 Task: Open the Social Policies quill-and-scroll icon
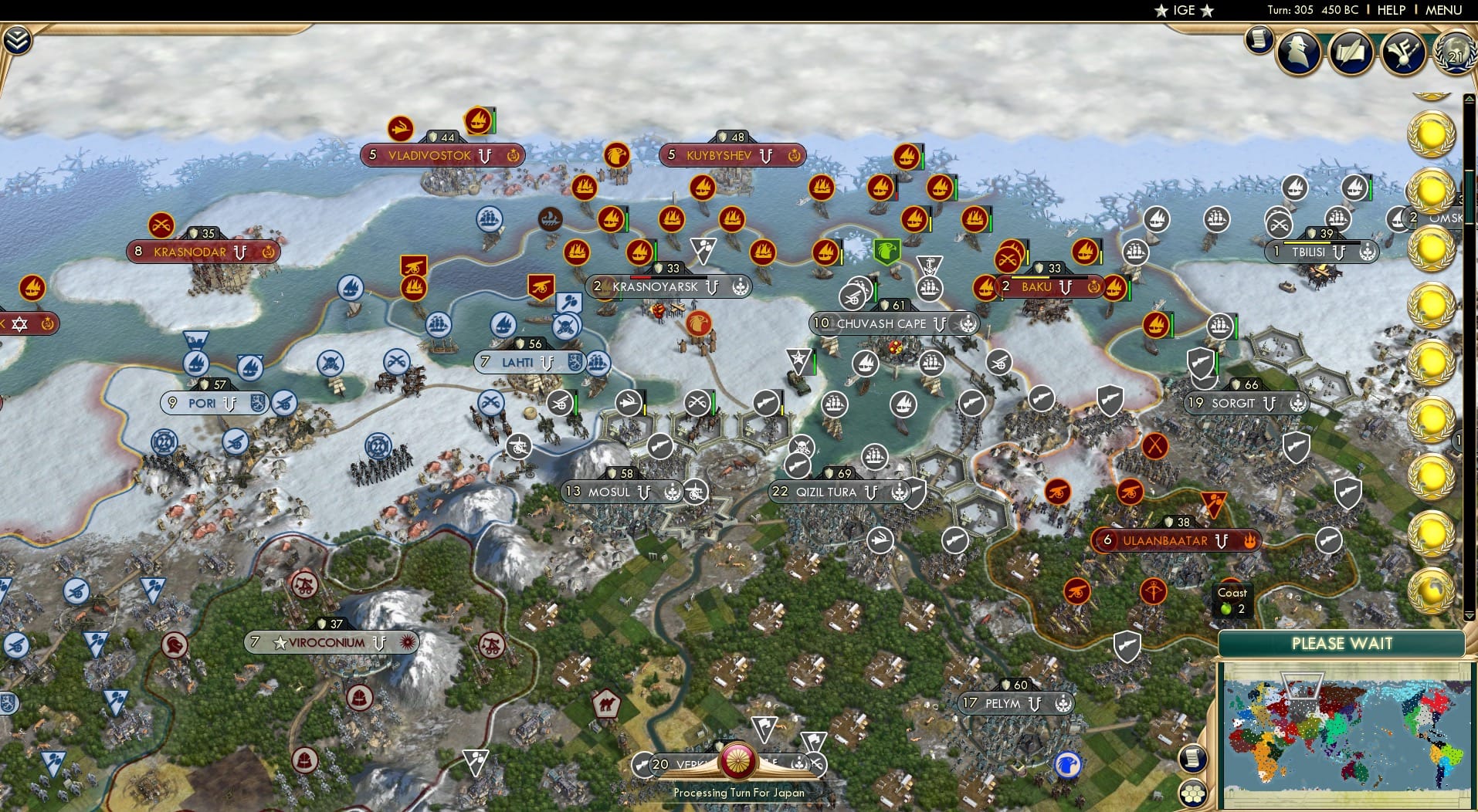tap(1352, 52)
